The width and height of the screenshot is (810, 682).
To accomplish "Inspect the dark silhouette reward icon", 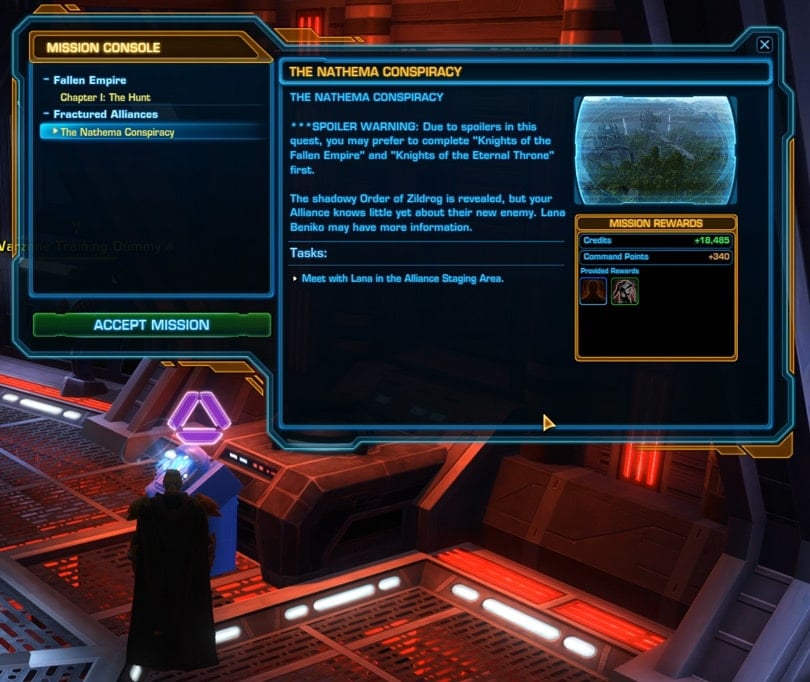I will click(593, 291).
